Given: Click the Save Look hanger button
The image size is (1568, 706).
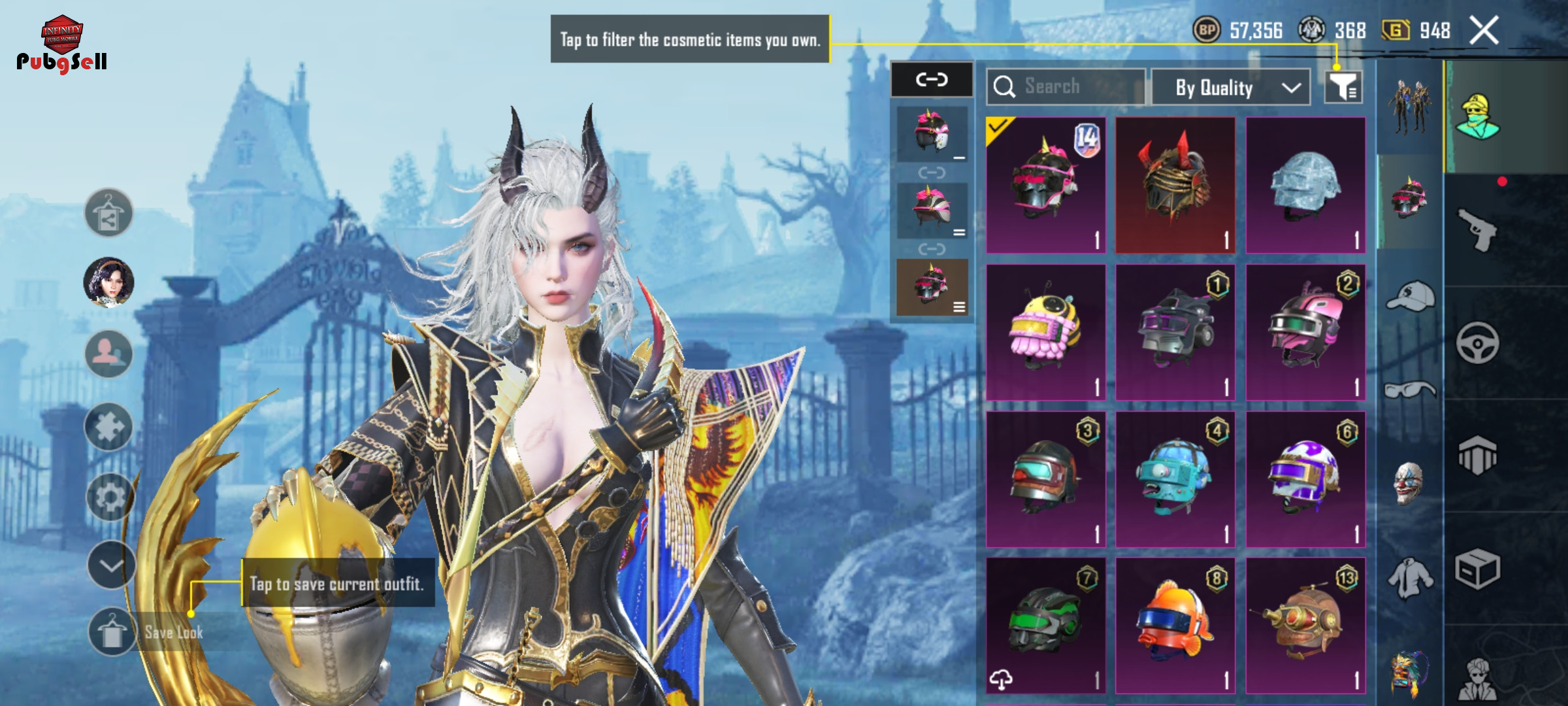Looking at the screenshot, I should [x=112, y=632].
